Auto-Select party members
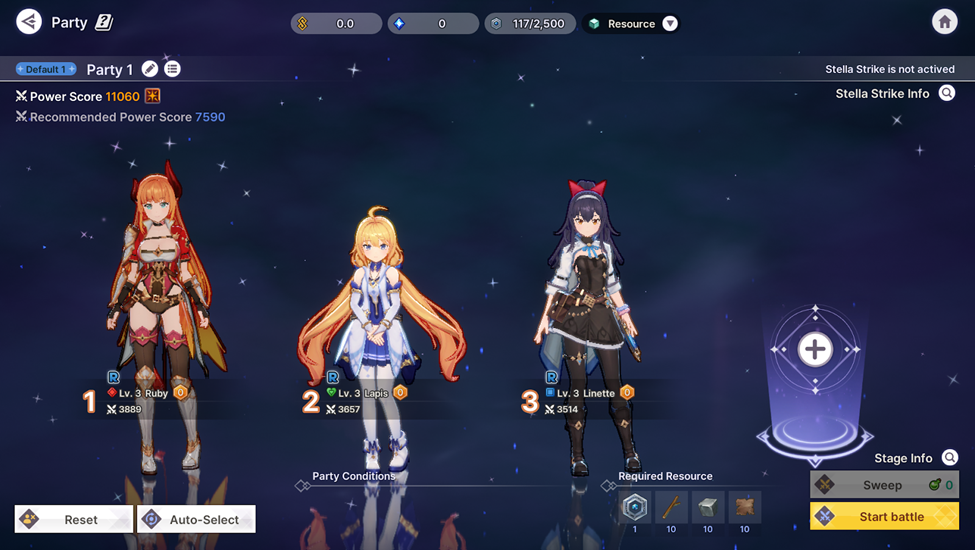The image size is (975, 550). coord(196,519)
